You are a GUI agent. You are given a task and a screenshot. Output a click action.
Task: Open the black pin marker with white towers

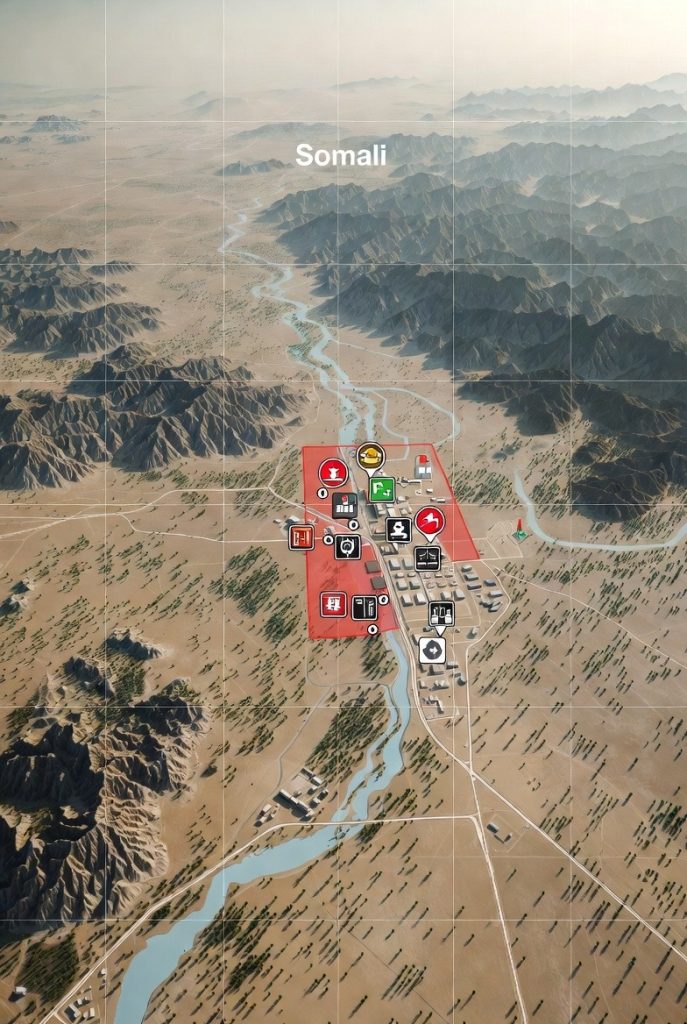(x=441, y=614)
